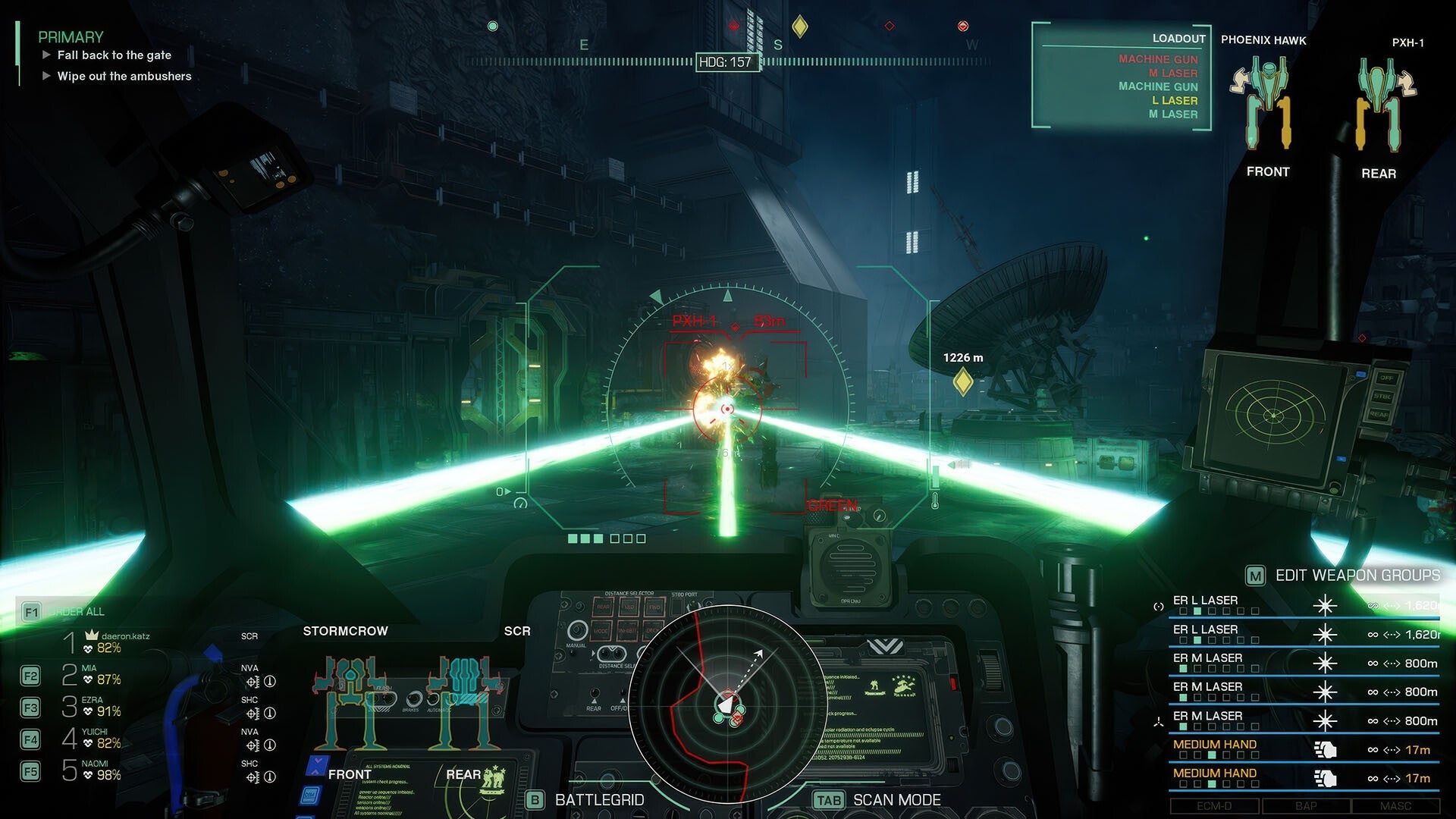Select the ER L LASER beam icon
Screen dimensions: 1456x819
pos(1326,605)
